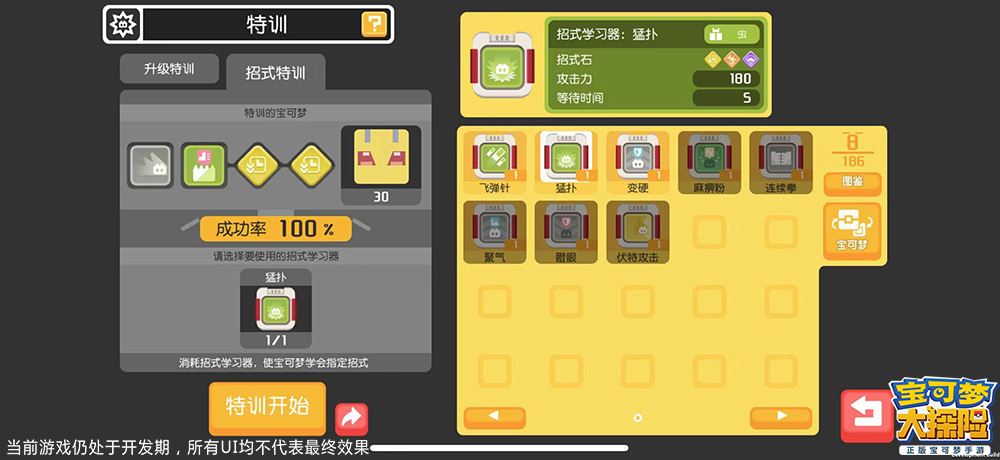The image size is (1000, 460).
Task: Open the yellow question mark help
Action: point(374,24)
